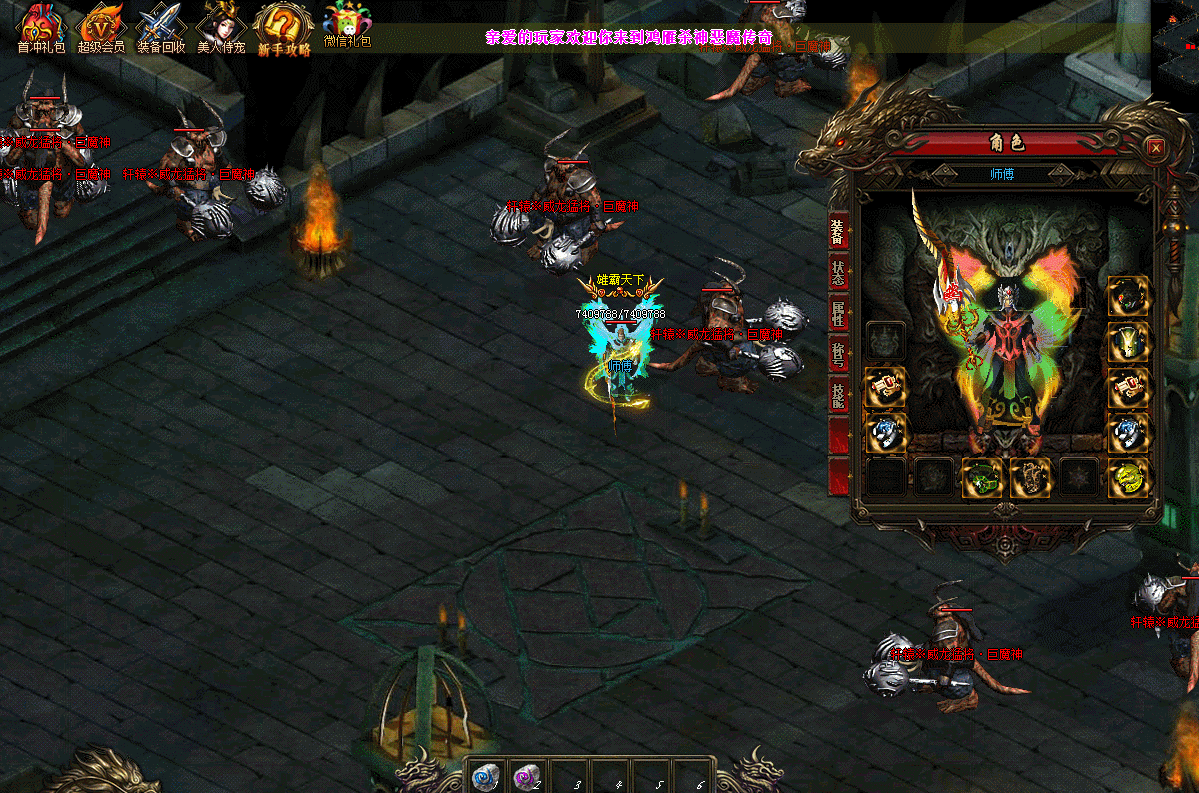Close the 角色 character panel

[x=1156, y=148]
